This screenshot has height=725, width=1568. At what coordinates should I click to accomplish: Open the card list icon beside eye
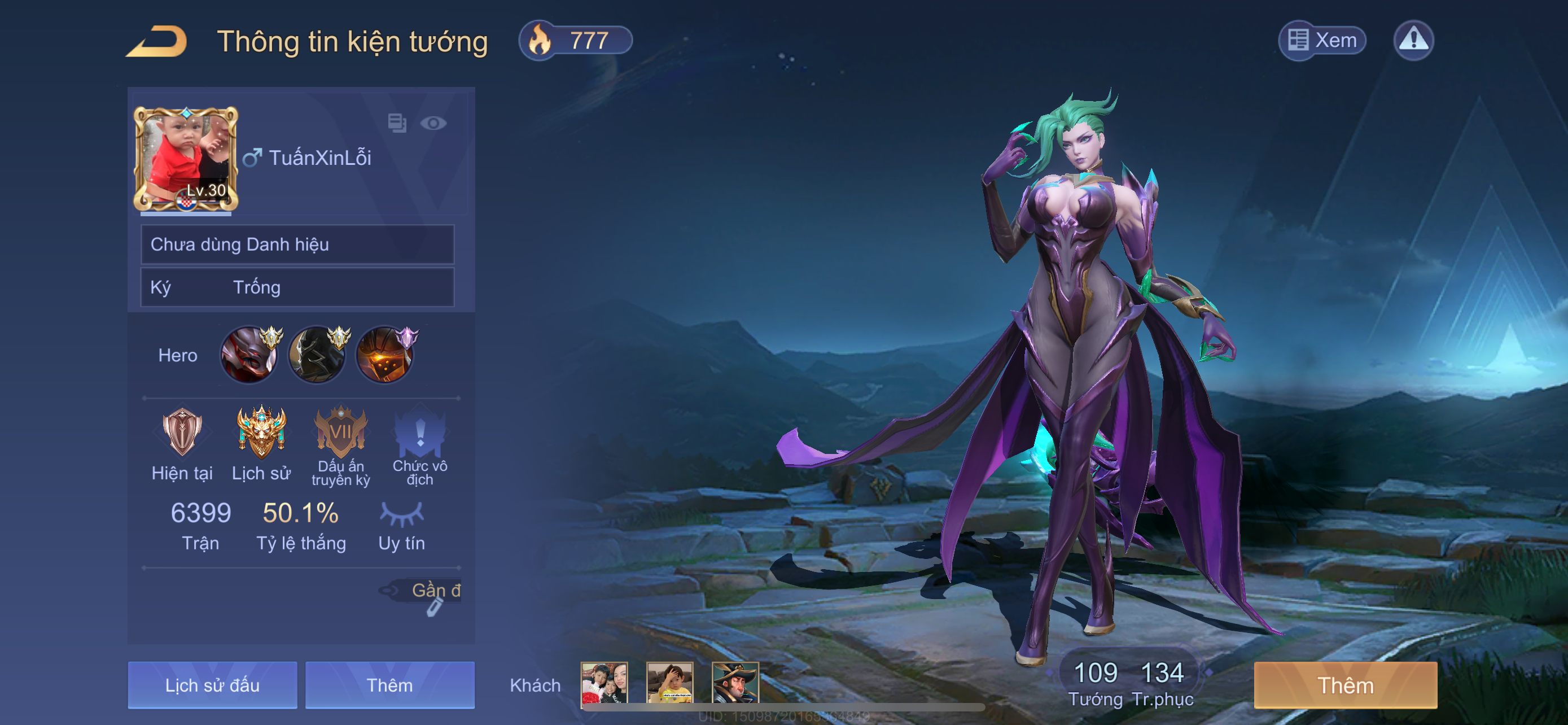pos(397,123)
